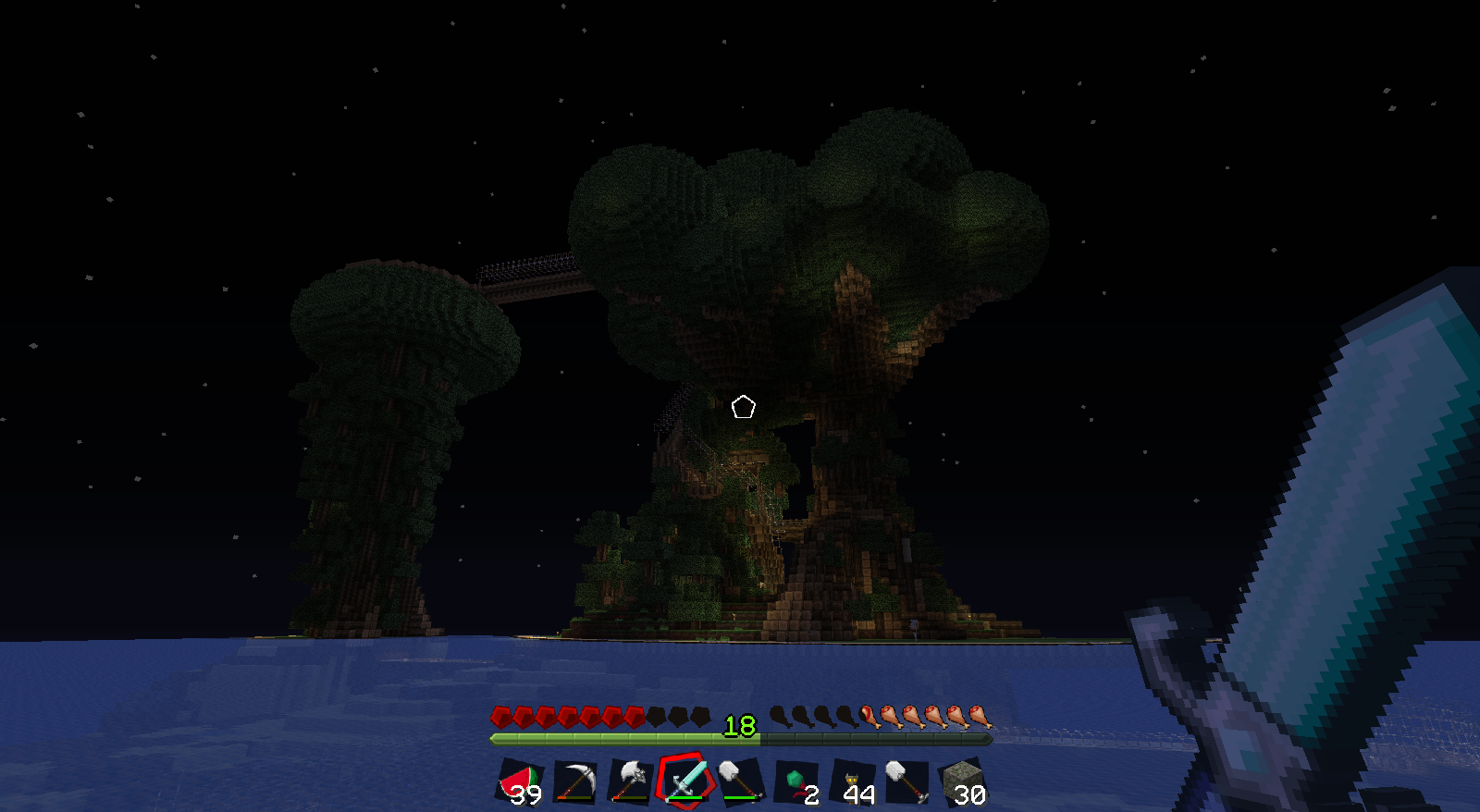
Task: Select the mossy cobblestone block stack
Action: 962,782
